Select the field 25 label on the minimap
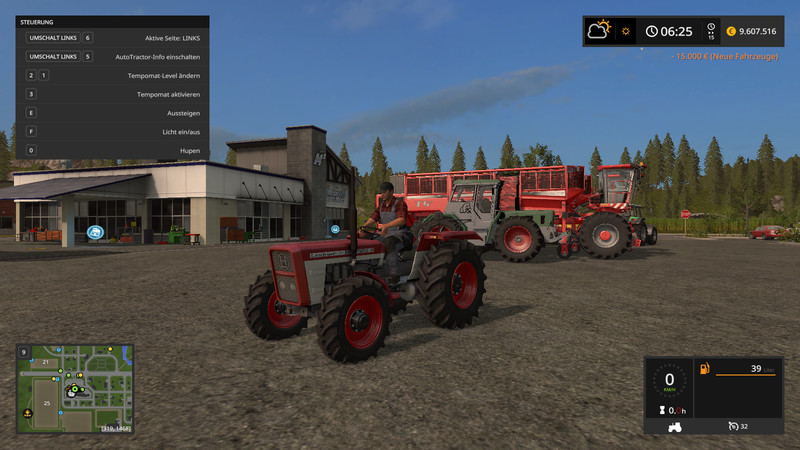This screenshot has width=800, height=450. pyautogui.click(x=45, y=401)
